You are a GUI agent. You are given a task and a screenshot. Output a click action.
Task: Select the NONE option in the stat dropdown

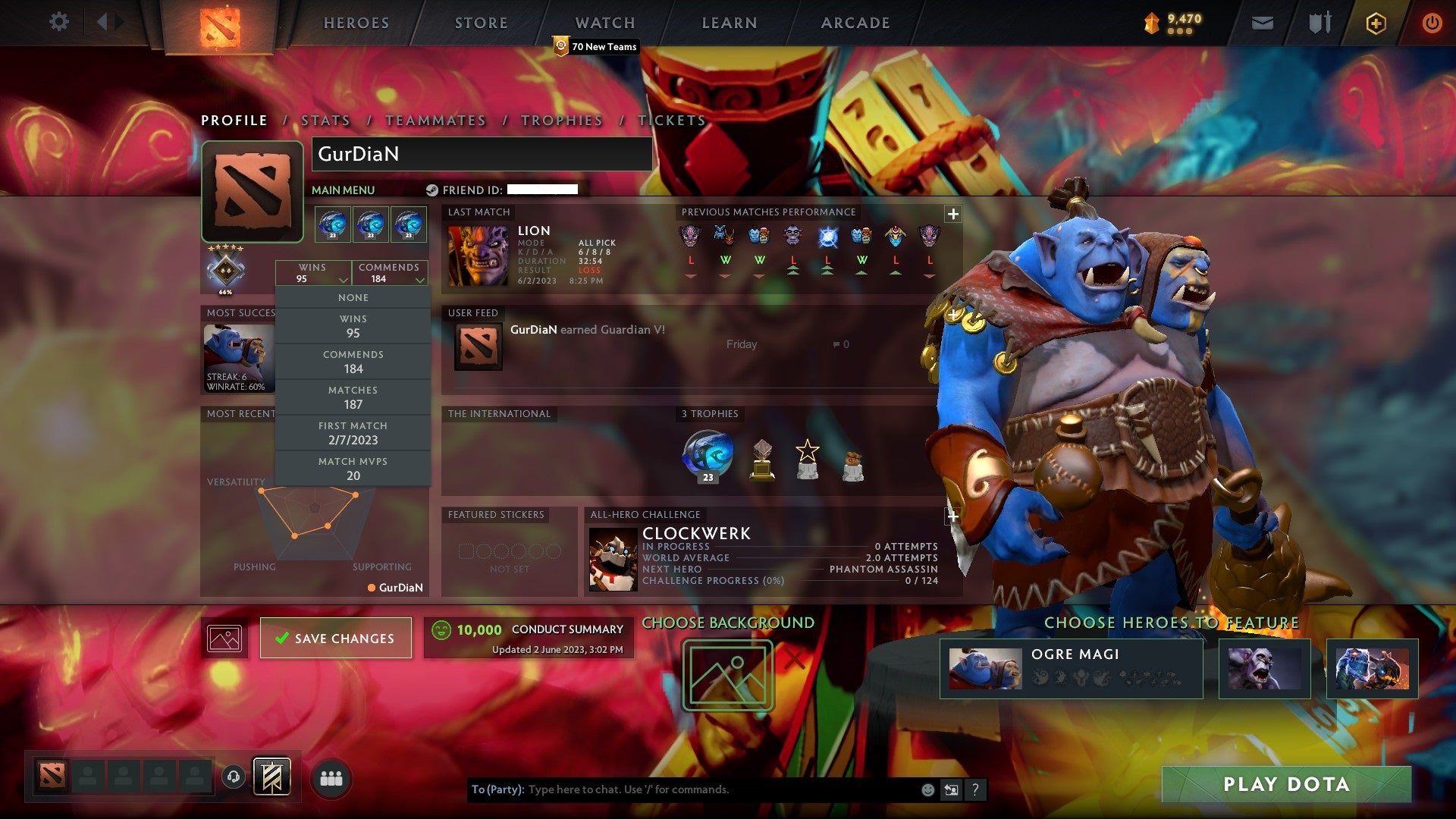coord(353,297)
